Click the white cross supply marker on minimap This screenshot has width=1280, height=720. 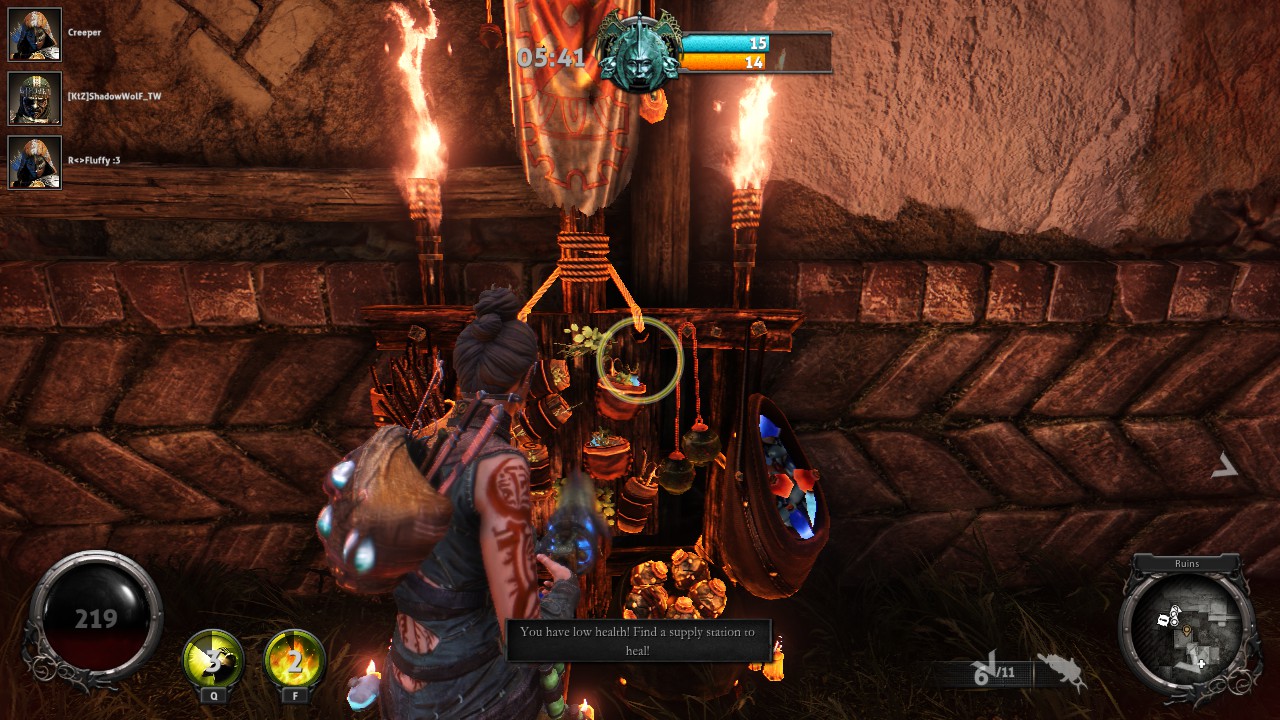(1202, 663)
